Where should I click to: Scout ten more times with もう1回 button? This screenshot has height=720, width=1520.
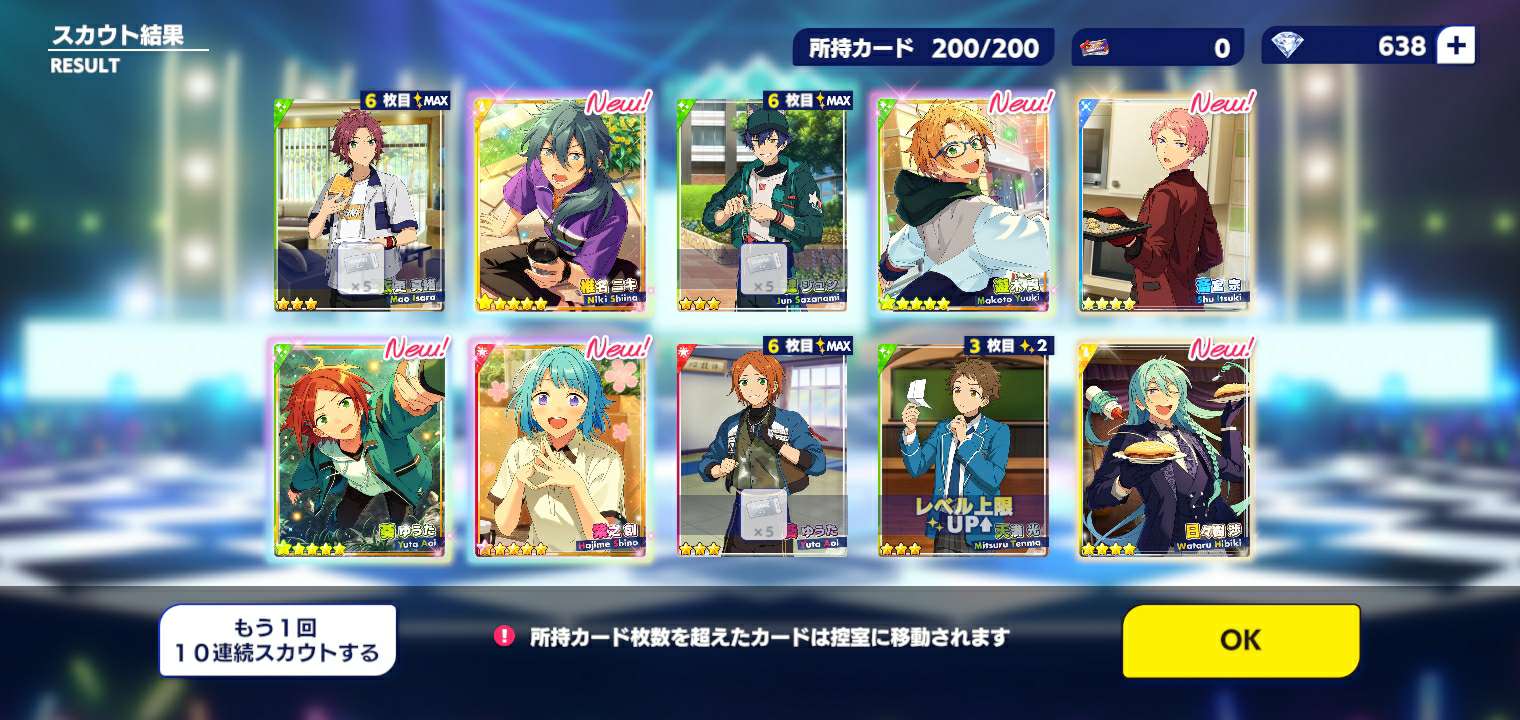pyautogui.click(x=277, y=641)
